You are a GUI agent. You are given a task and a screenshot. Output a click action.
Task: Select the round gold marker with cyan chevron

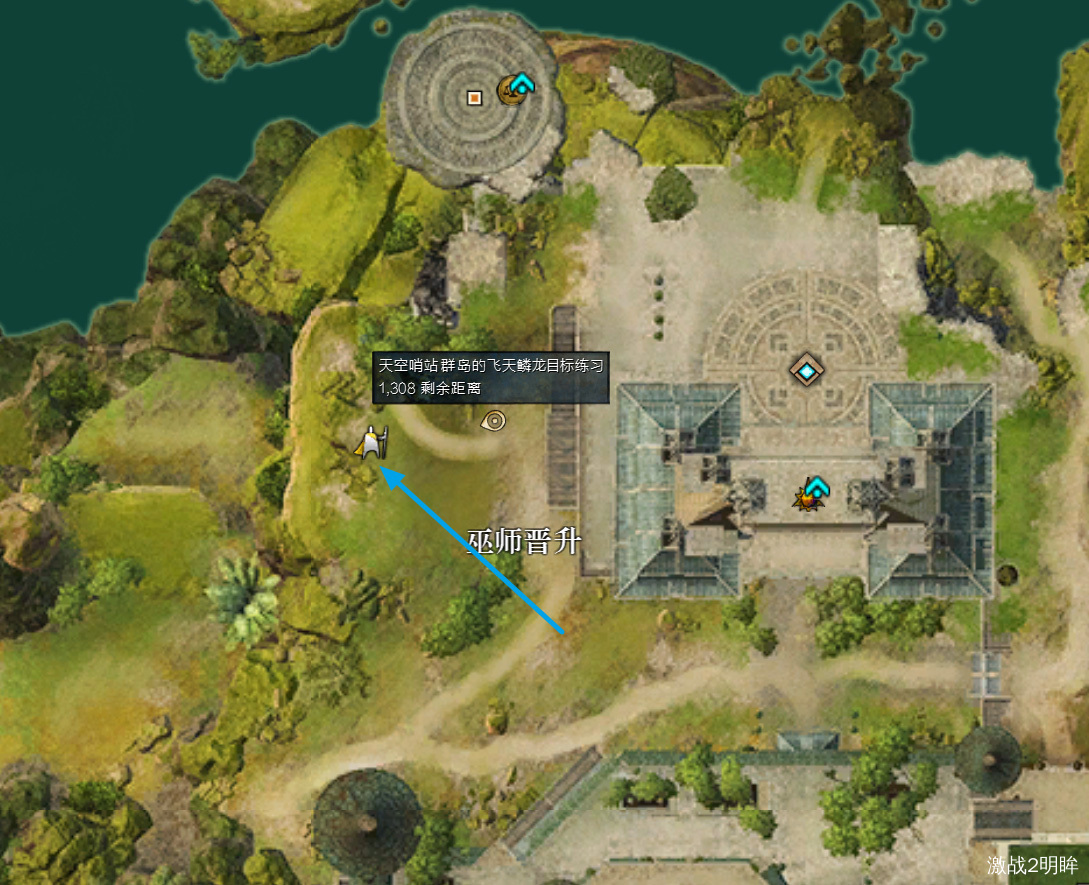[x=517, y=89]
